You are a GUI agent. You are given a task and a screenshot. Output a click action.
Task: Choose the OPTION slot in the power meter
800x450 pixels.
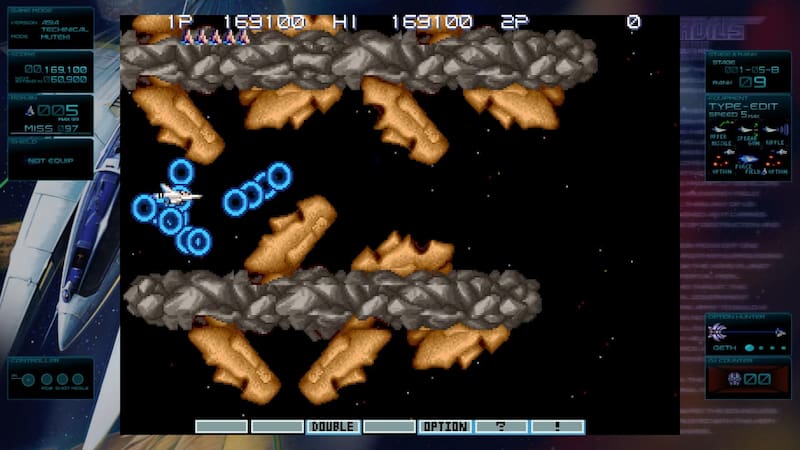pyautogui.click(x=444, y=427)
